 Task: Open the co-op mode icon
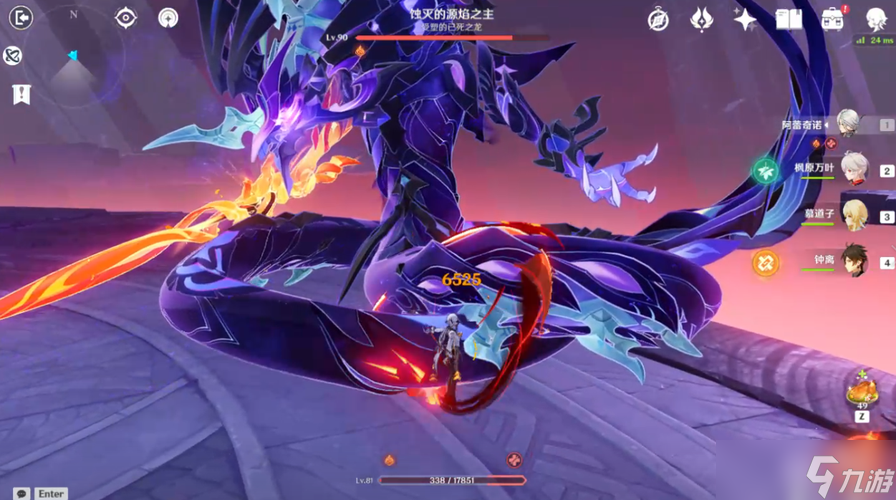pos(168,17)
